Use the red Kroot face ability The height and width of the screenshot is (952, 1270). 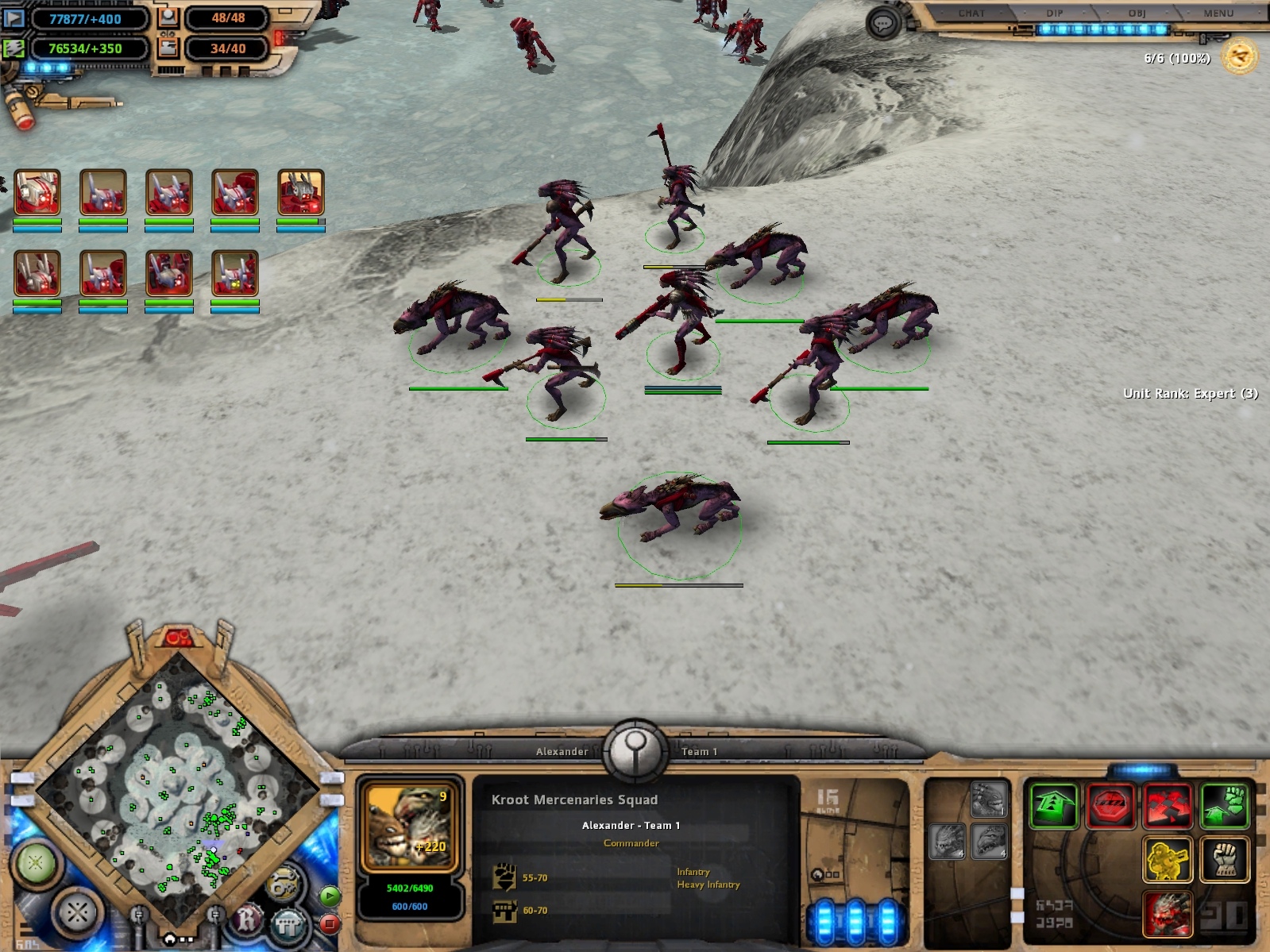[1168, 913]
